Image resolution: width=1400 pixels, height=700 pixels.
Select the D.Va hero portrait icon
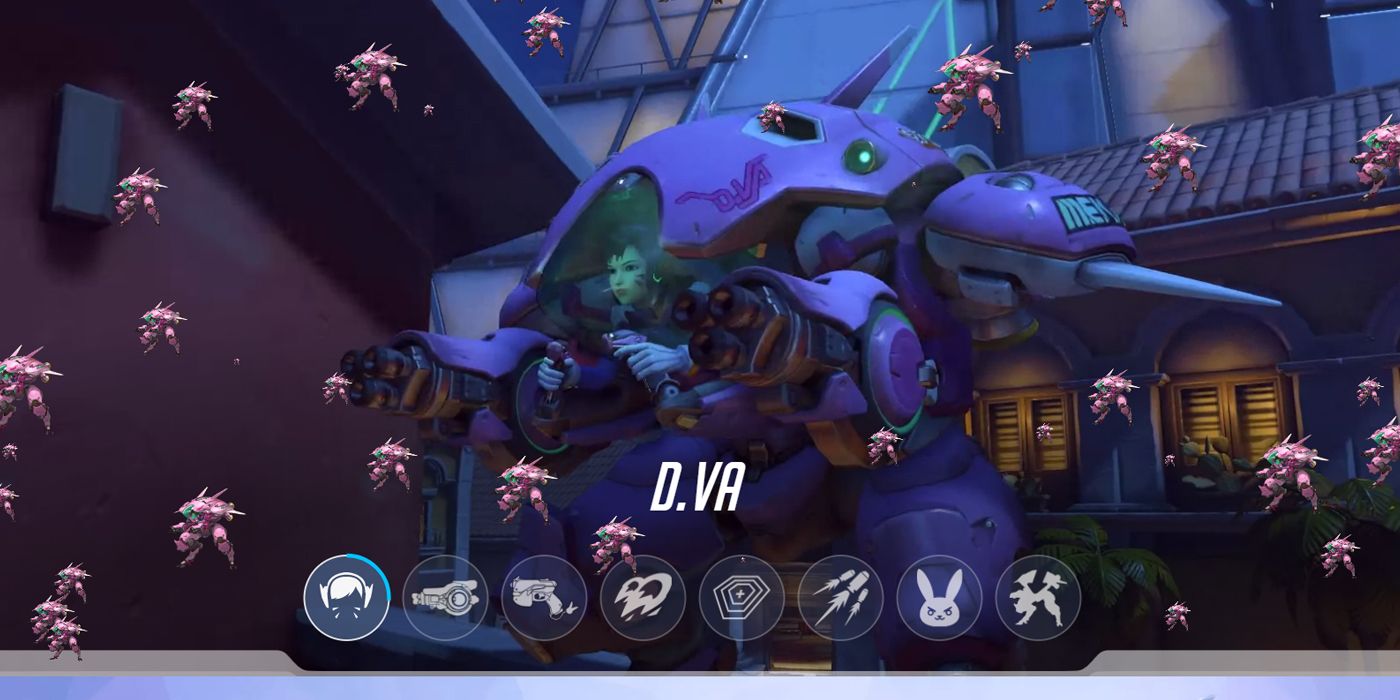click(346, 598)
